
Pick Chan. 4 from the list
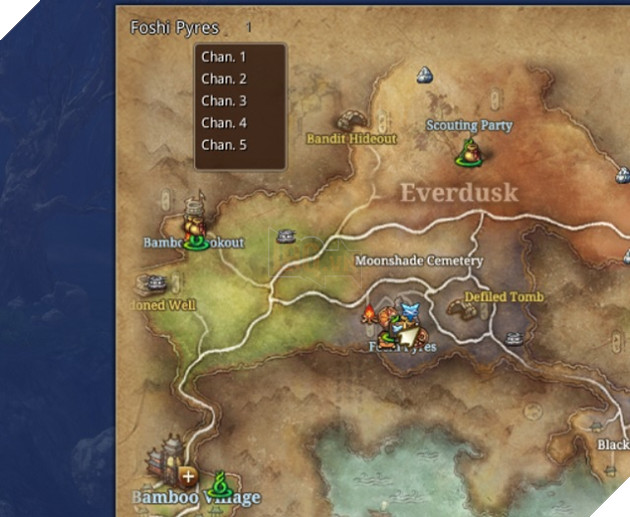coord(223,123)
